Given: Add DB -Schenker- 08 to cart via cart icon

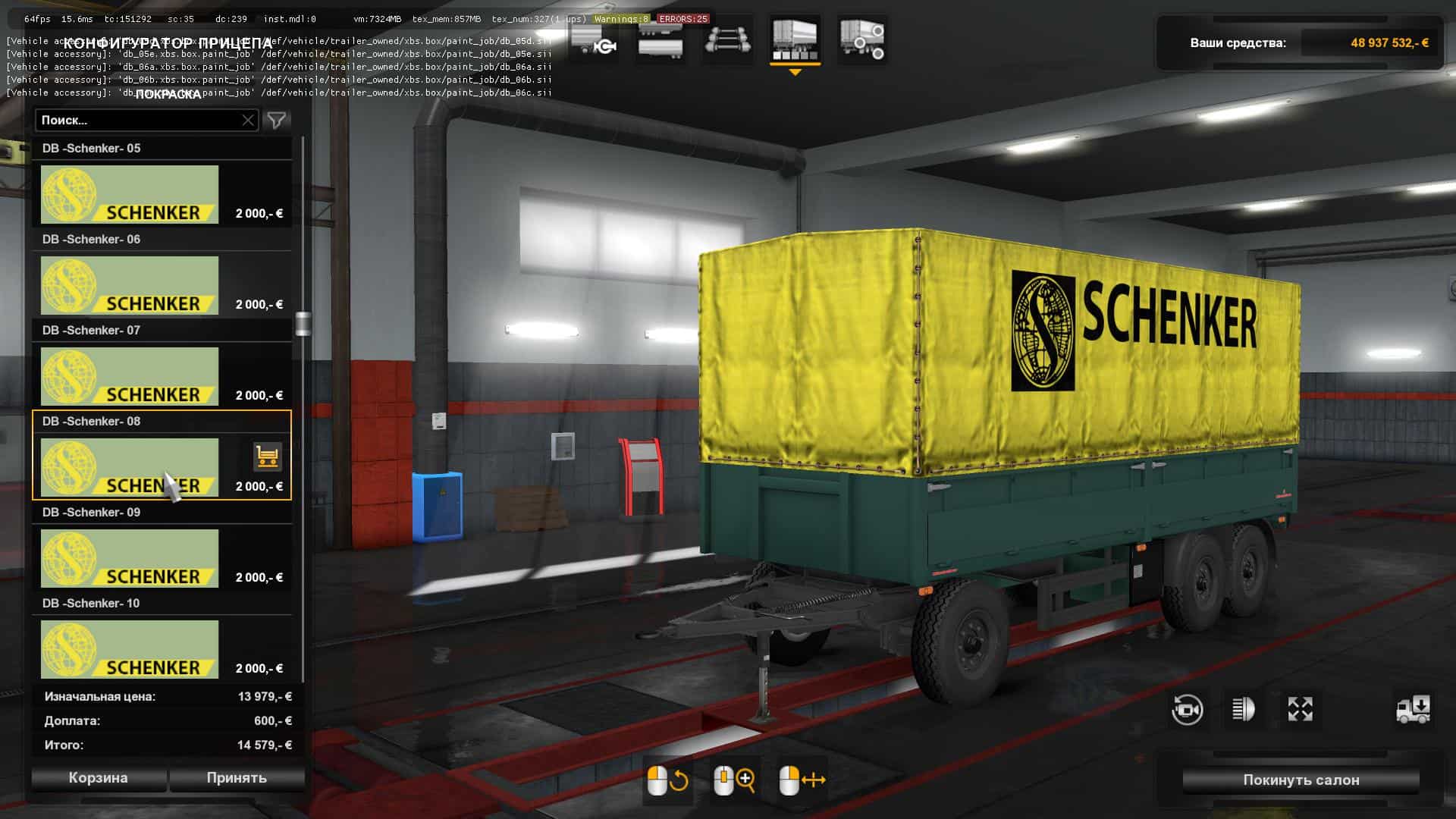Looking at the screenshot, I should click(267, 457).
